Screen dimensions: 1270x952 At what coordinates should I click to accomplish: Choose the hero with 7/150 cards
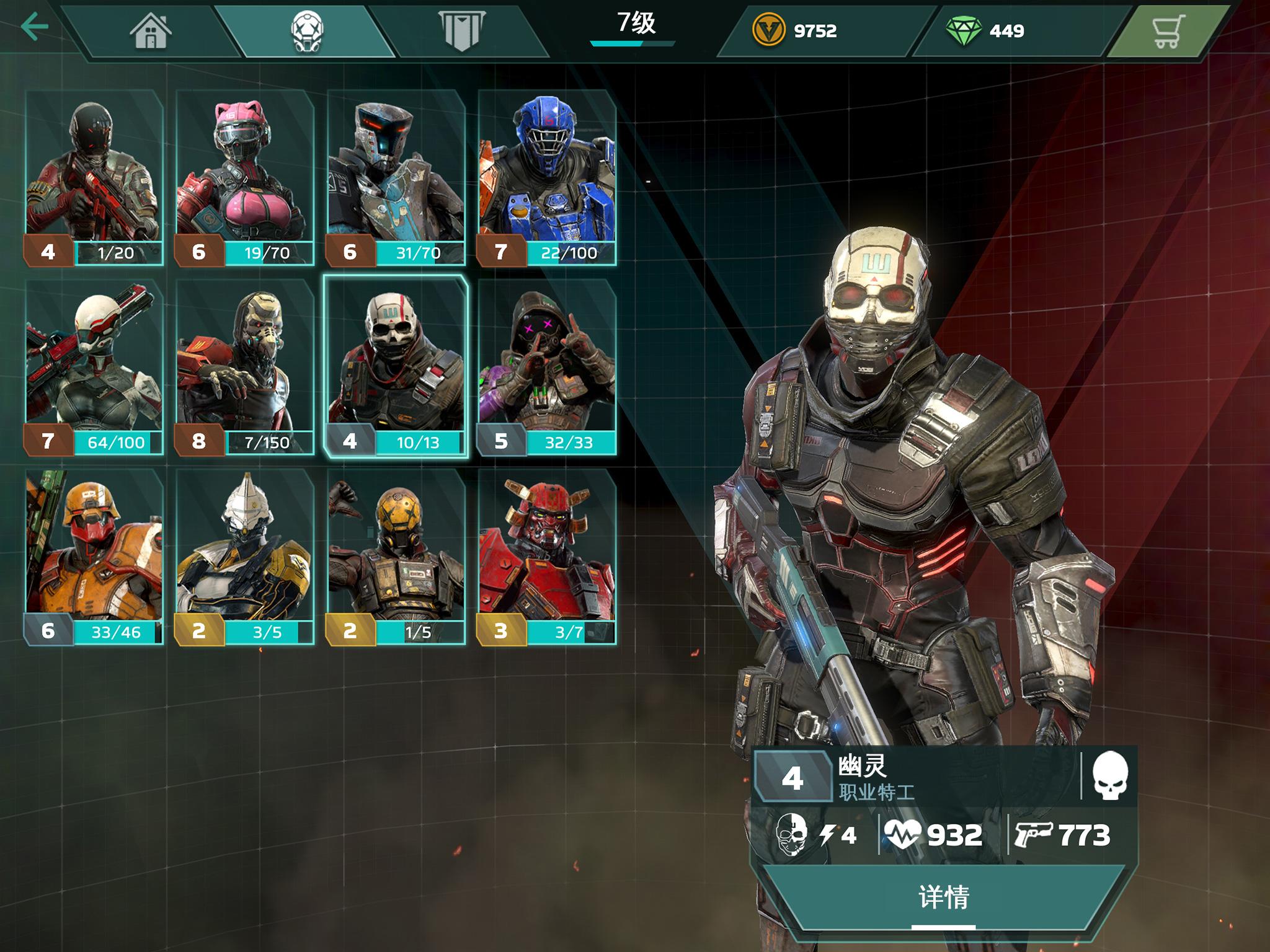coord(245,367)
